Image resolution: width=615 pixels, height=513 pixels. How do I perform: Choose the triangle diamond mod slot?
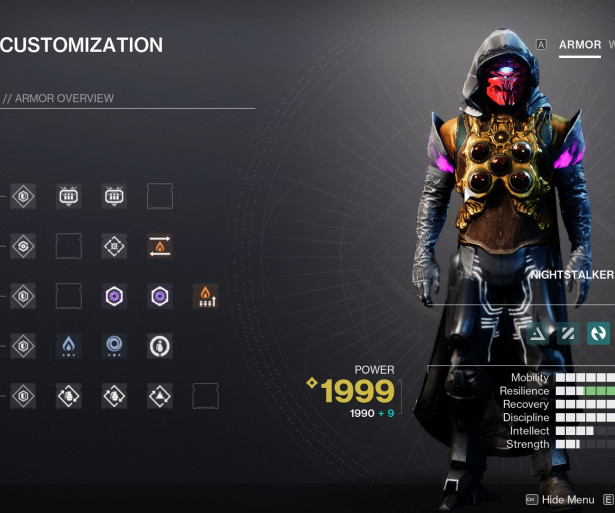tap(160, 396)
